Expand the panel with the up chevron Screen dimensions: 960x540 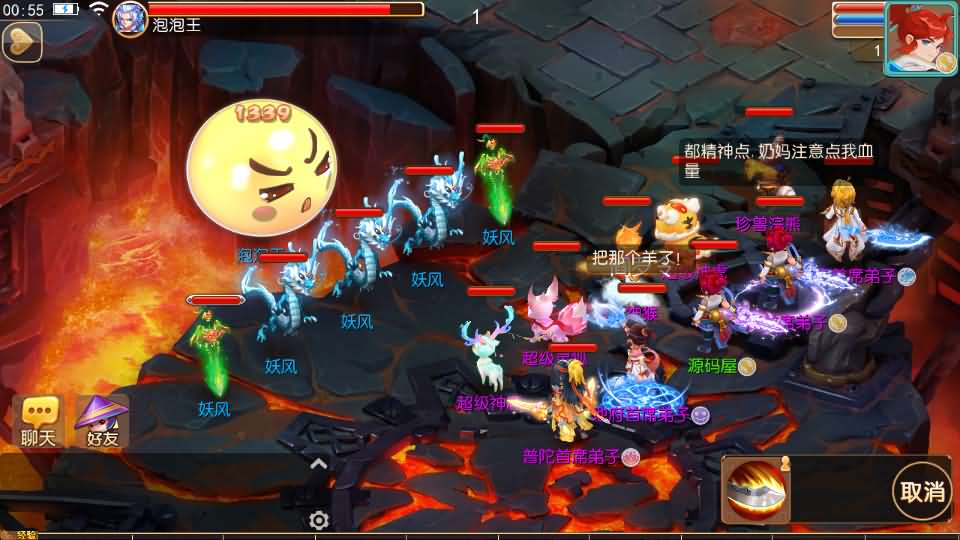(x=318, y=464)
